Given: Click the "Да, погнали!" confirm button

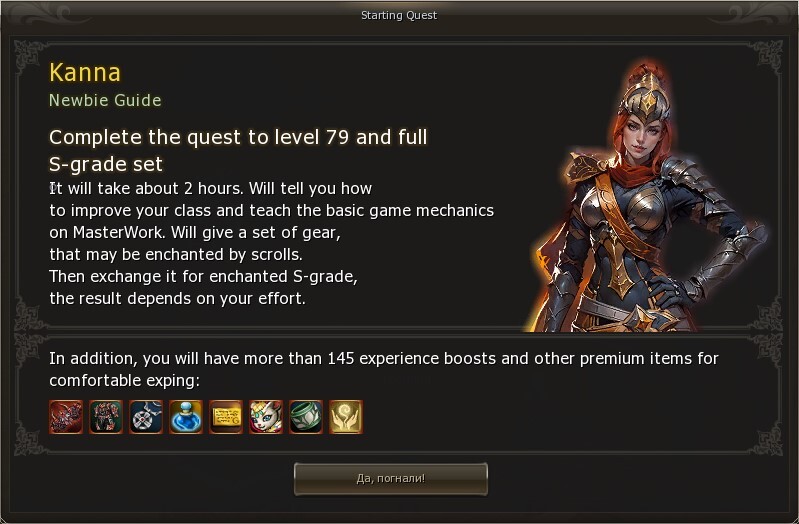Looking at the screenshot, I should tap(390, 479).
